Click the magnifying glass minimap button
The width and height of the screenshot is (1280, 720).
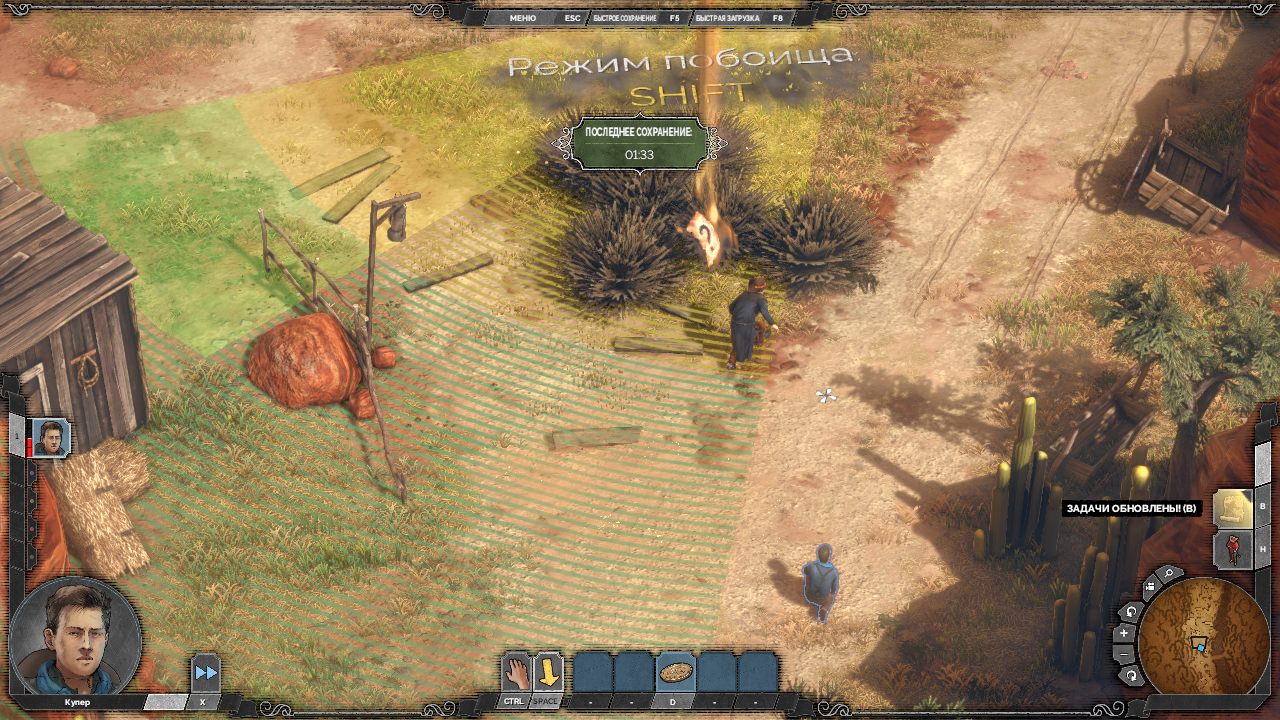click(1168, 575)
